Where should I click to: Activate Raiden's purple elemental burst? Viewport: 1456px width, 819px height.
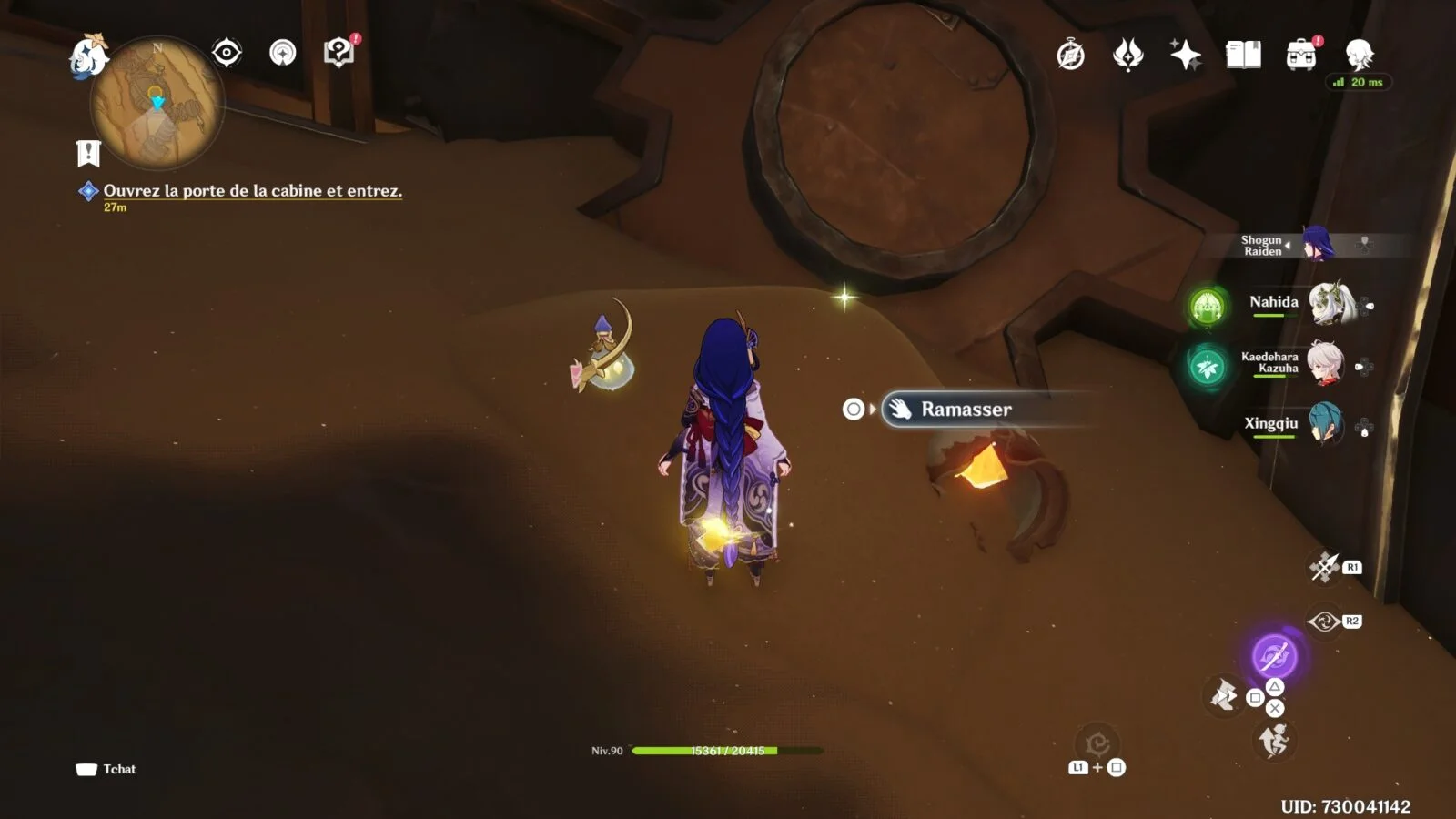pos(1274,655)
